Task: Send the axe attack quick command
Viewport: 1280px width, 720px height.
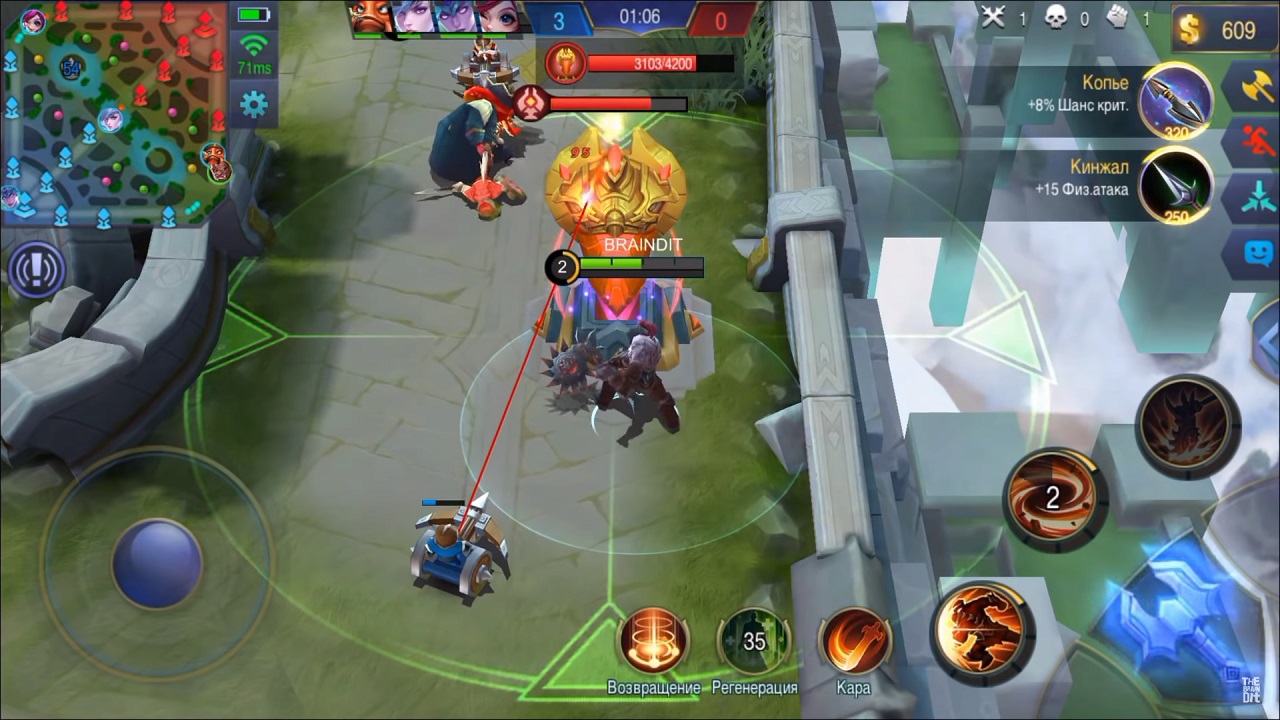Action: pos(1257,86)
